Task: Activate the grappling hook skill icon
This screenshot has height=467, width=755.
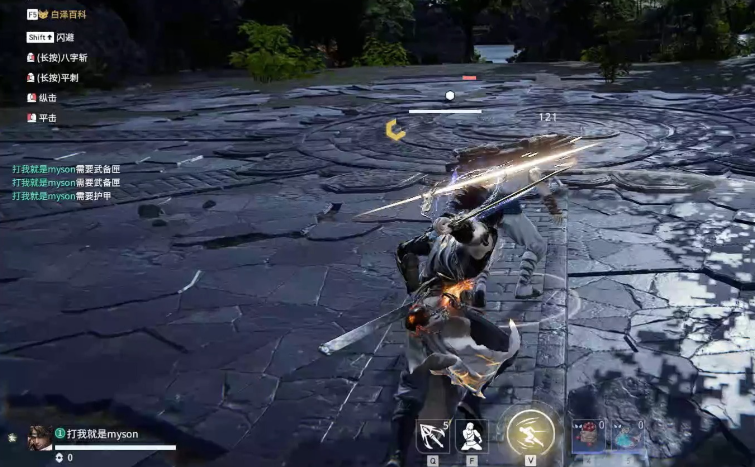Action: coord(432,436)
